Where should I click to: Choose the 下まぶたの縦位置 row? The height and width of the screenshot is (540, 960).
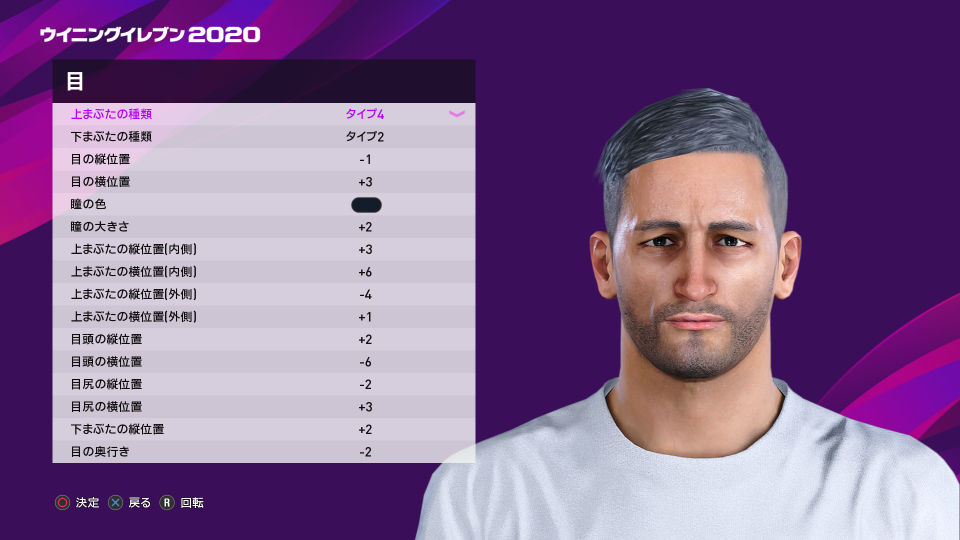click(263, 429)
